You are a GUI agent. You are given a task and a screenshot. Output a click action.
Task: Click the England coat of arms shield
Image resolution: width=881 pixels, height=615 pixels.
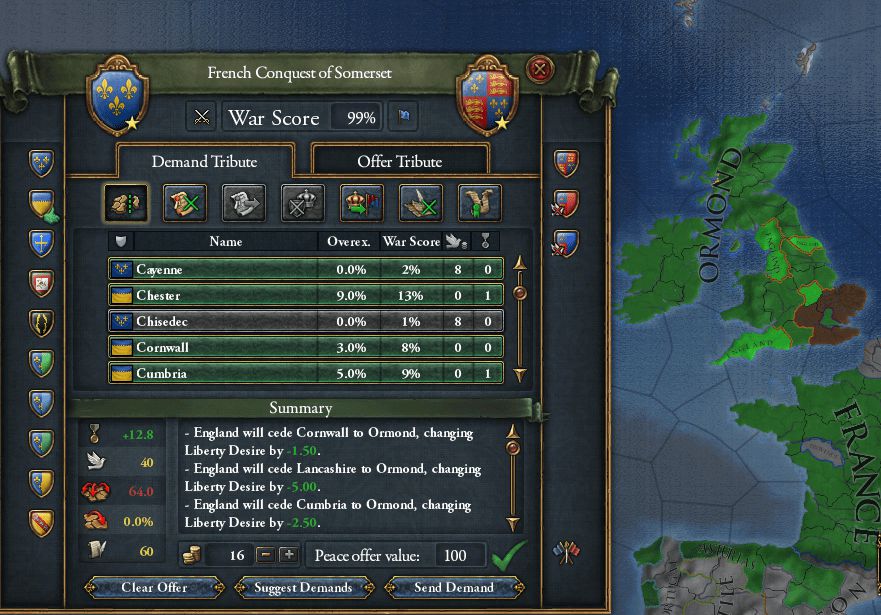click(x=485, y=98)
